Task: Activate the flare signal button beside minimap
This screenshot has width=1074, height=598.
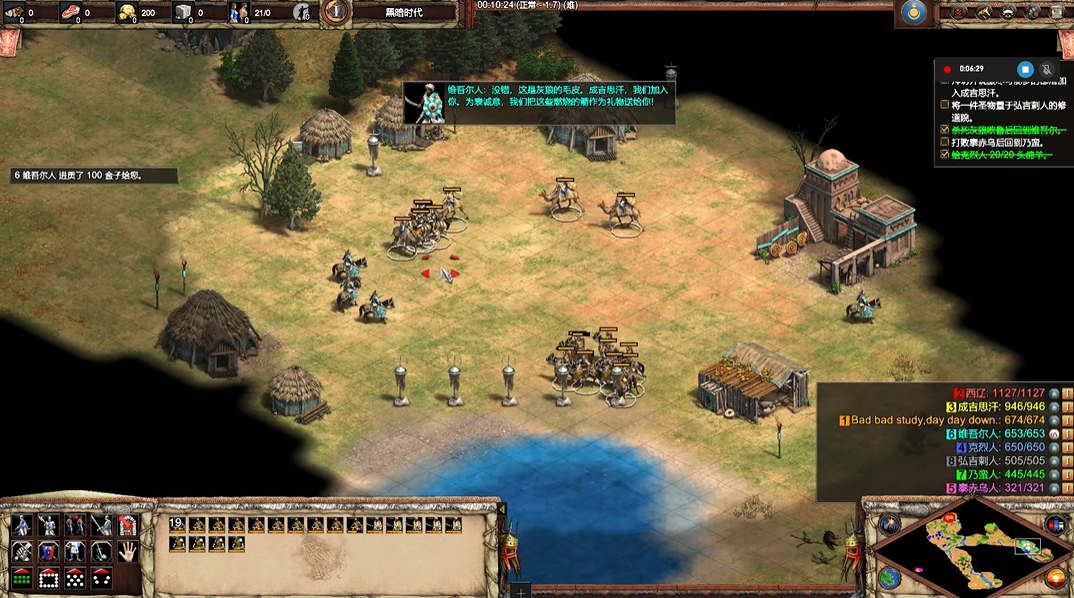Action: (x=889, y=524)
